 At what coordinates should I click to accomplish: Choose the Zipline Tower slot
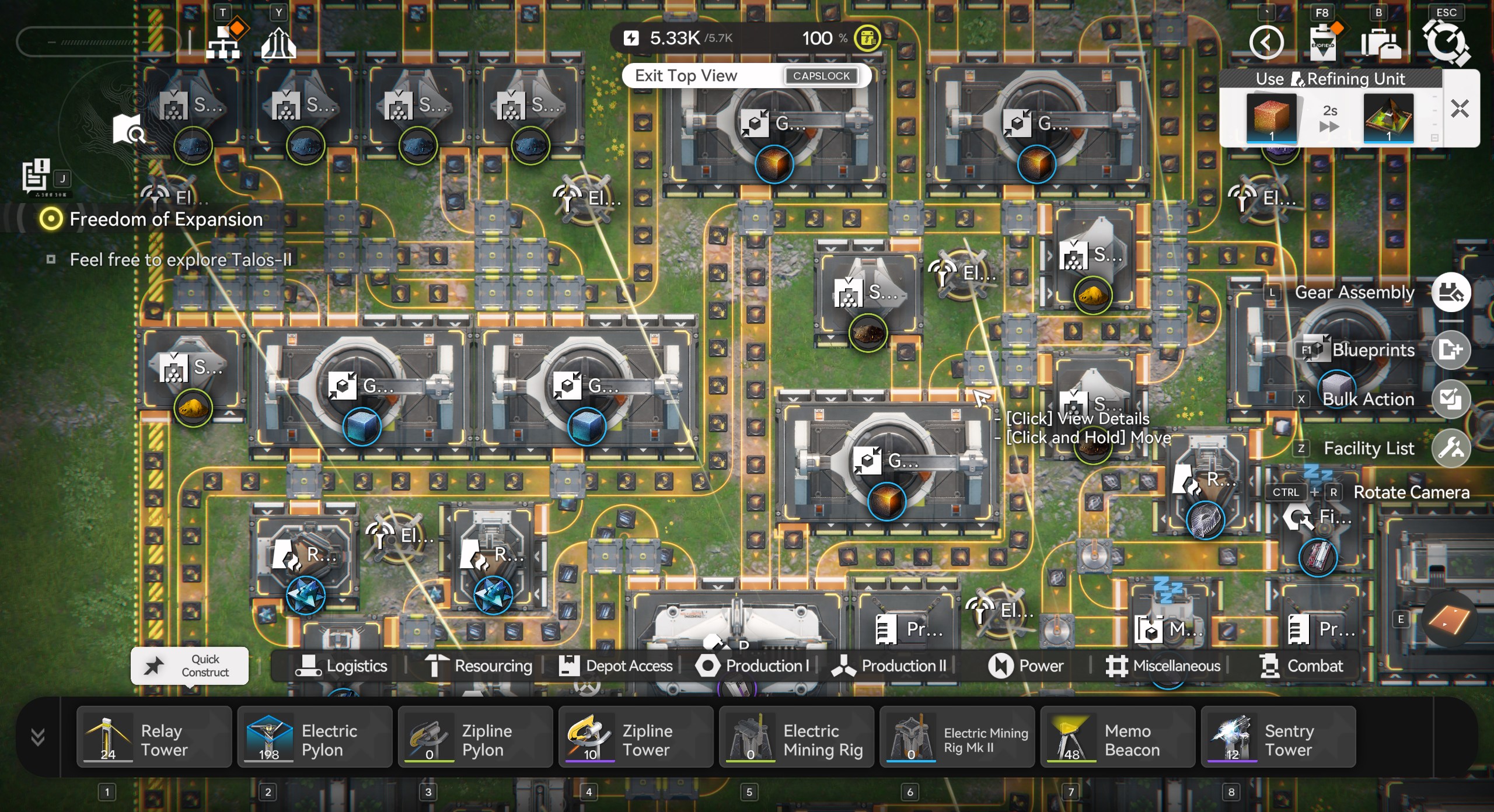(x=636, y=736)
